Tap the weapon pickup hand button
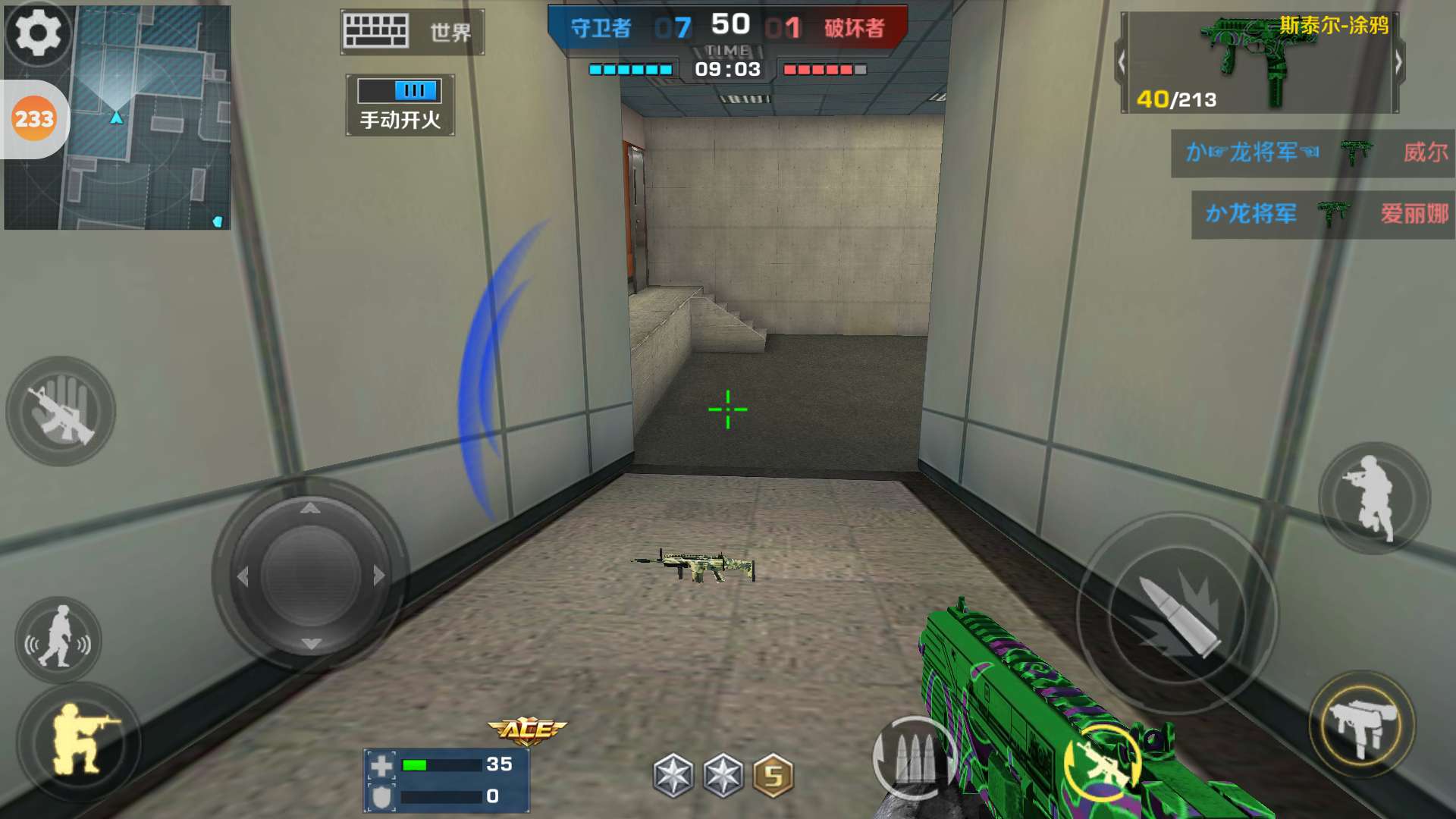 click(x=61, y=411)
